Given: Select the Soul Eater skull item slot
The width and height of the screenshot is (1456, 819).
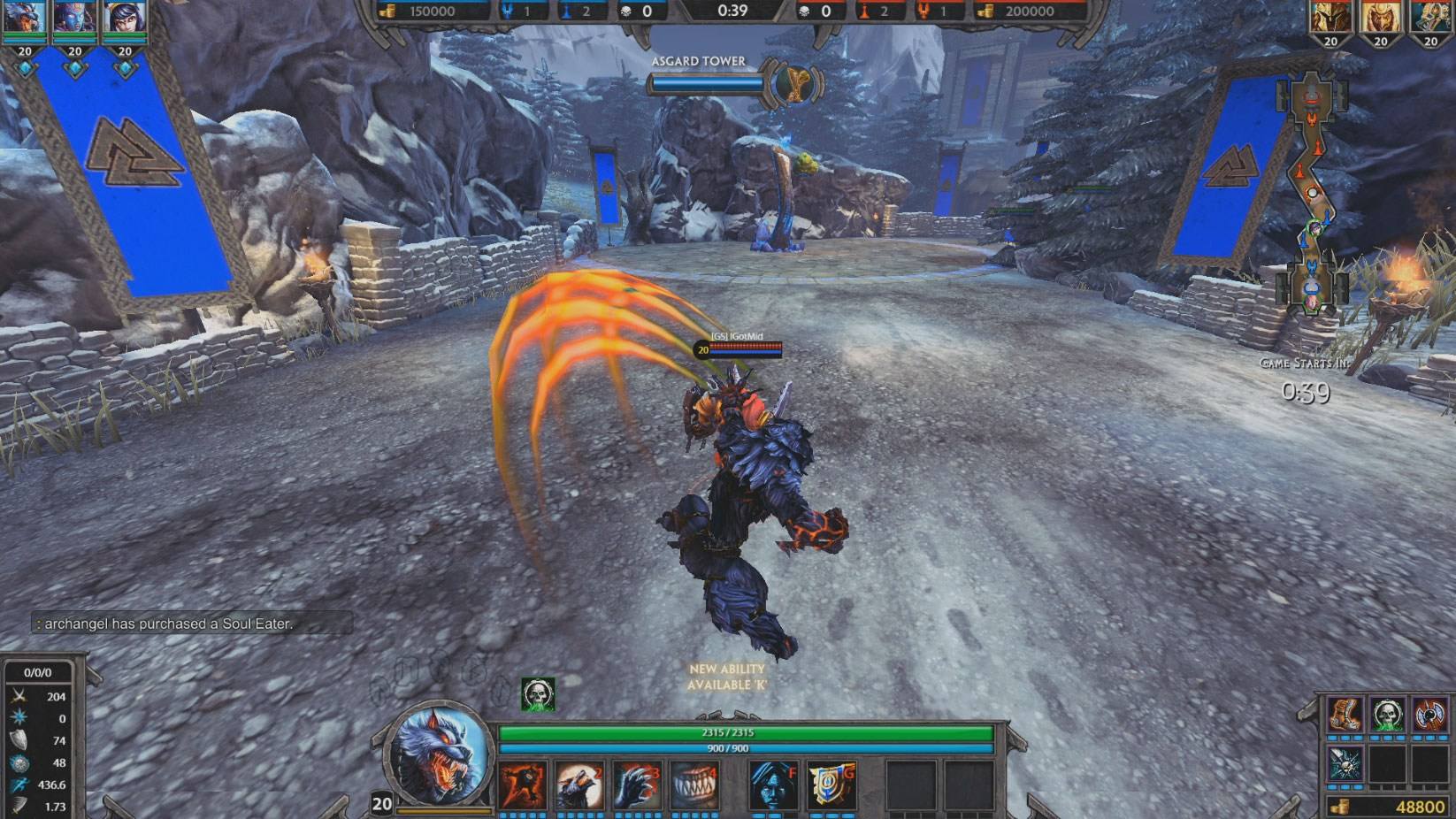Looking at the screenshot, I should 1387,715.
